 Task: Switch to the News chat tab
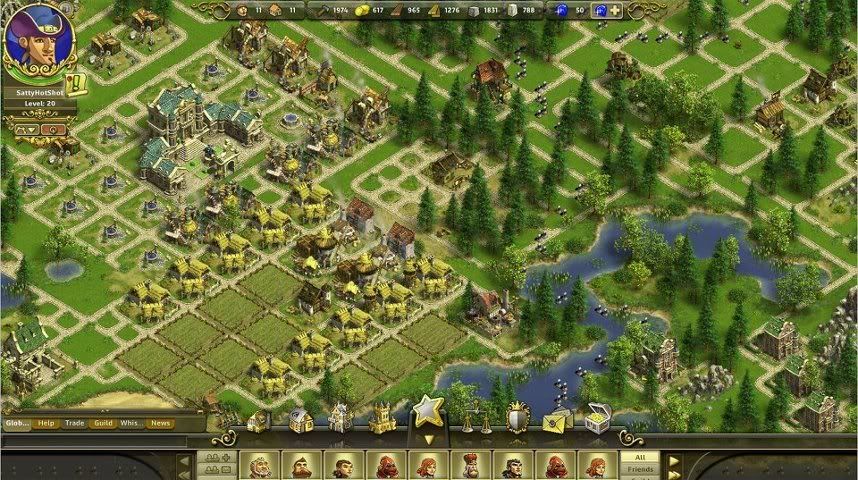[x=160, y=423]
